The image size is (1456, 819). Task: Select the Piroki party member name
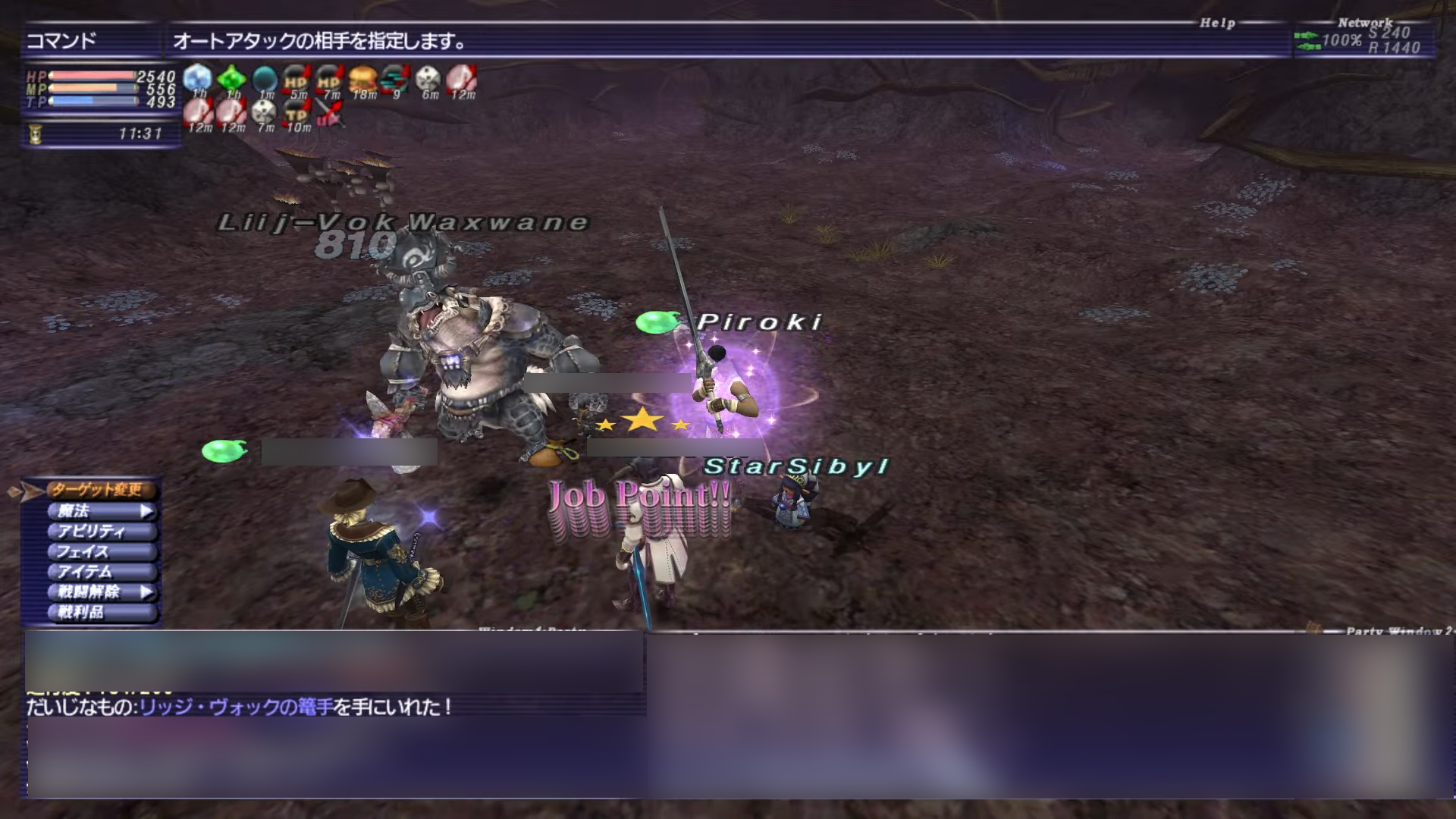[759, 322]
